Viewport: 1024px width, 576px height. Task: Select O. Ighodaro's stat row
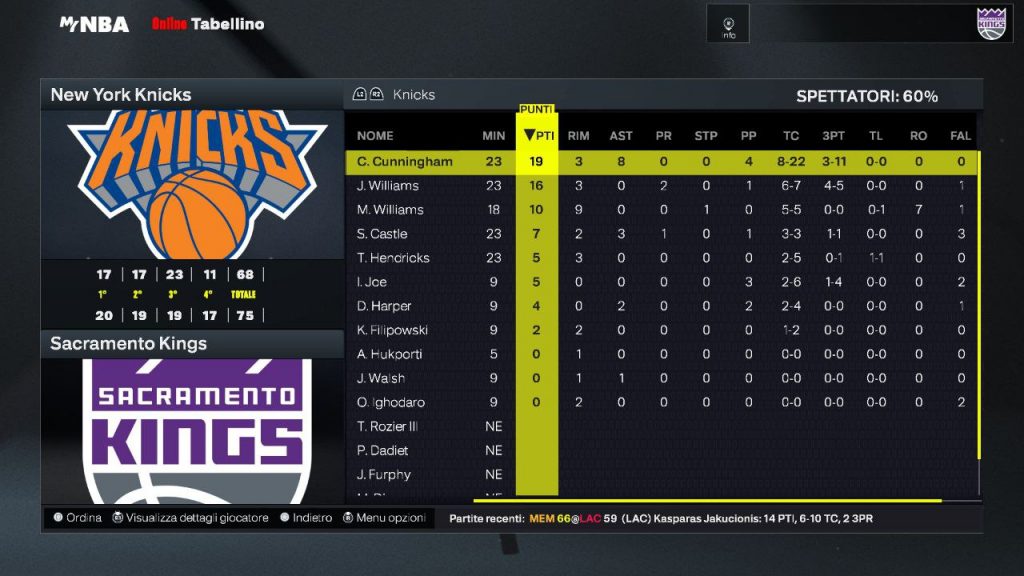[x=391, y=402]
